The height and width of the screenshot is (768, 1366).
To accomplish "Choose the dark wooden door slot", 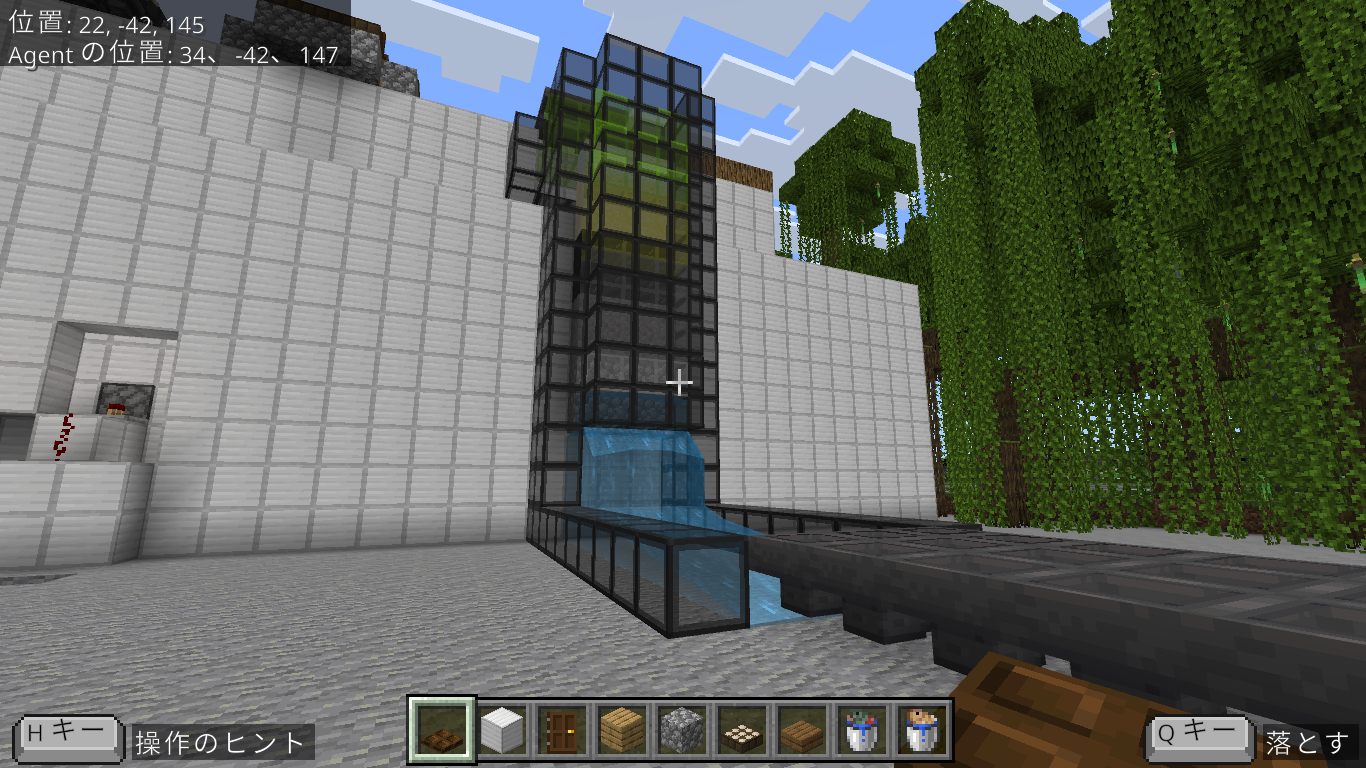I will click(x=559, y=730).
